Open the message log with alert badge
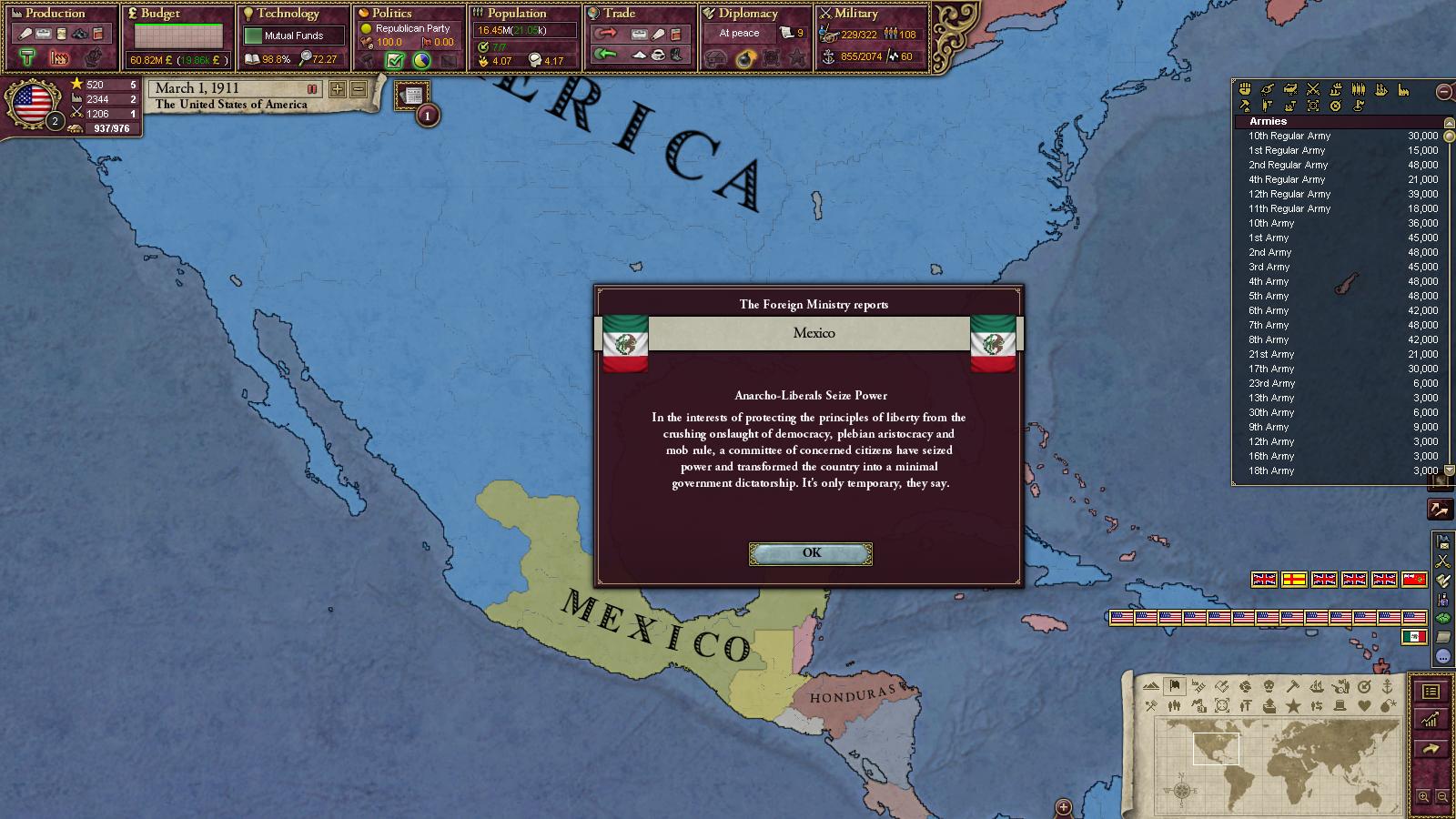 point(413,96)
